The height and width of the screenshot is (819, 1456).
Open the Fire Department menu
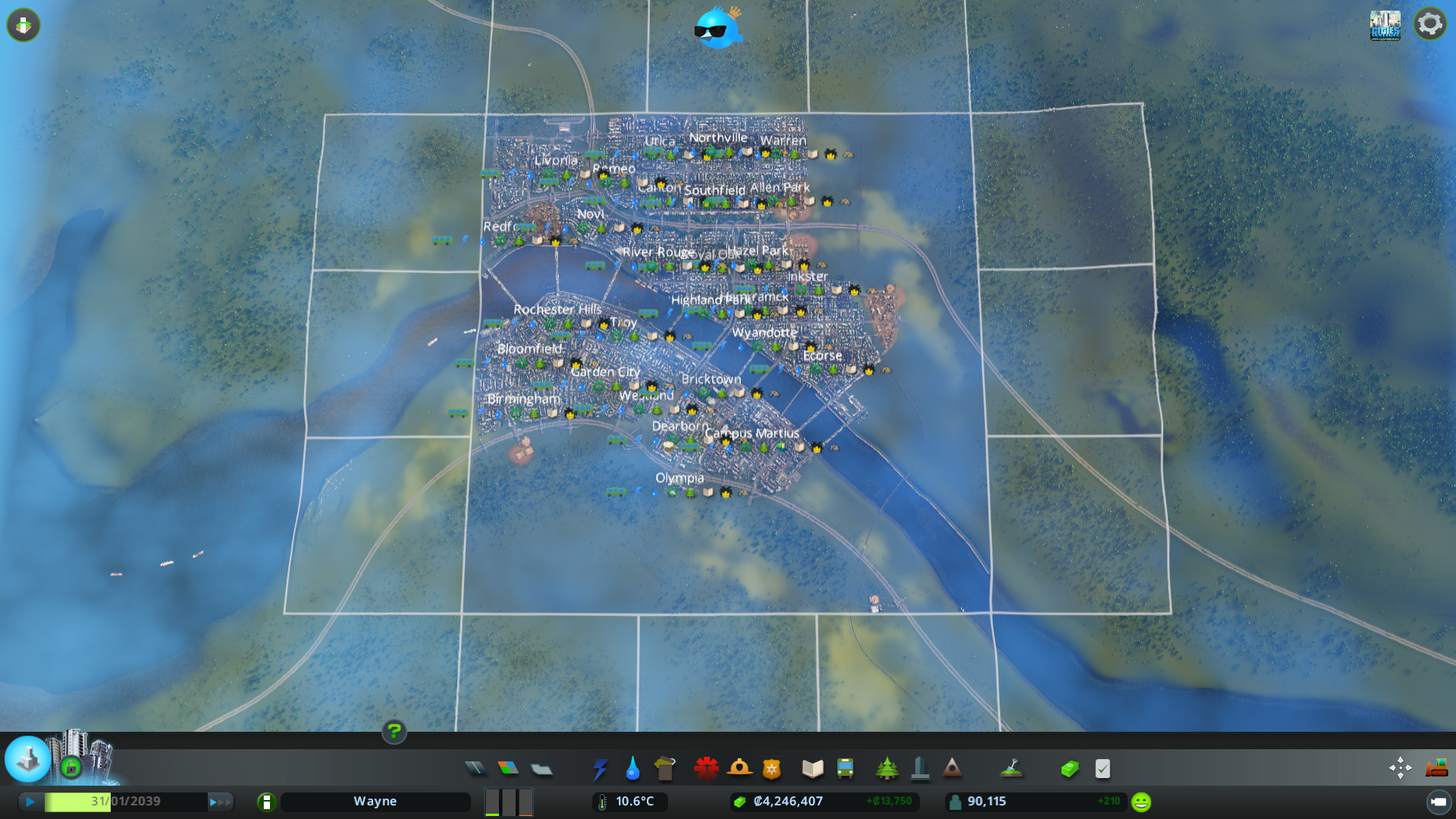point(741,768)
